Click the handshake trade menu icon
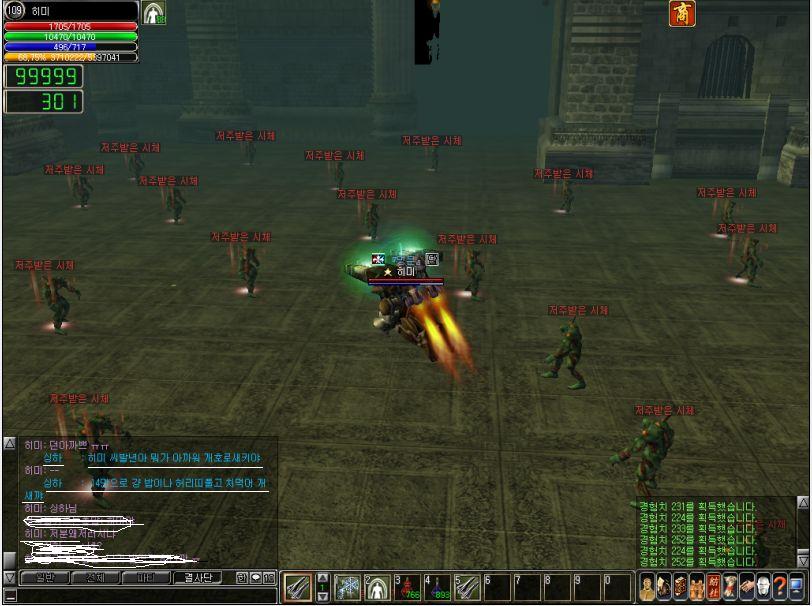The image size is (812, 606). pos(746,588)
